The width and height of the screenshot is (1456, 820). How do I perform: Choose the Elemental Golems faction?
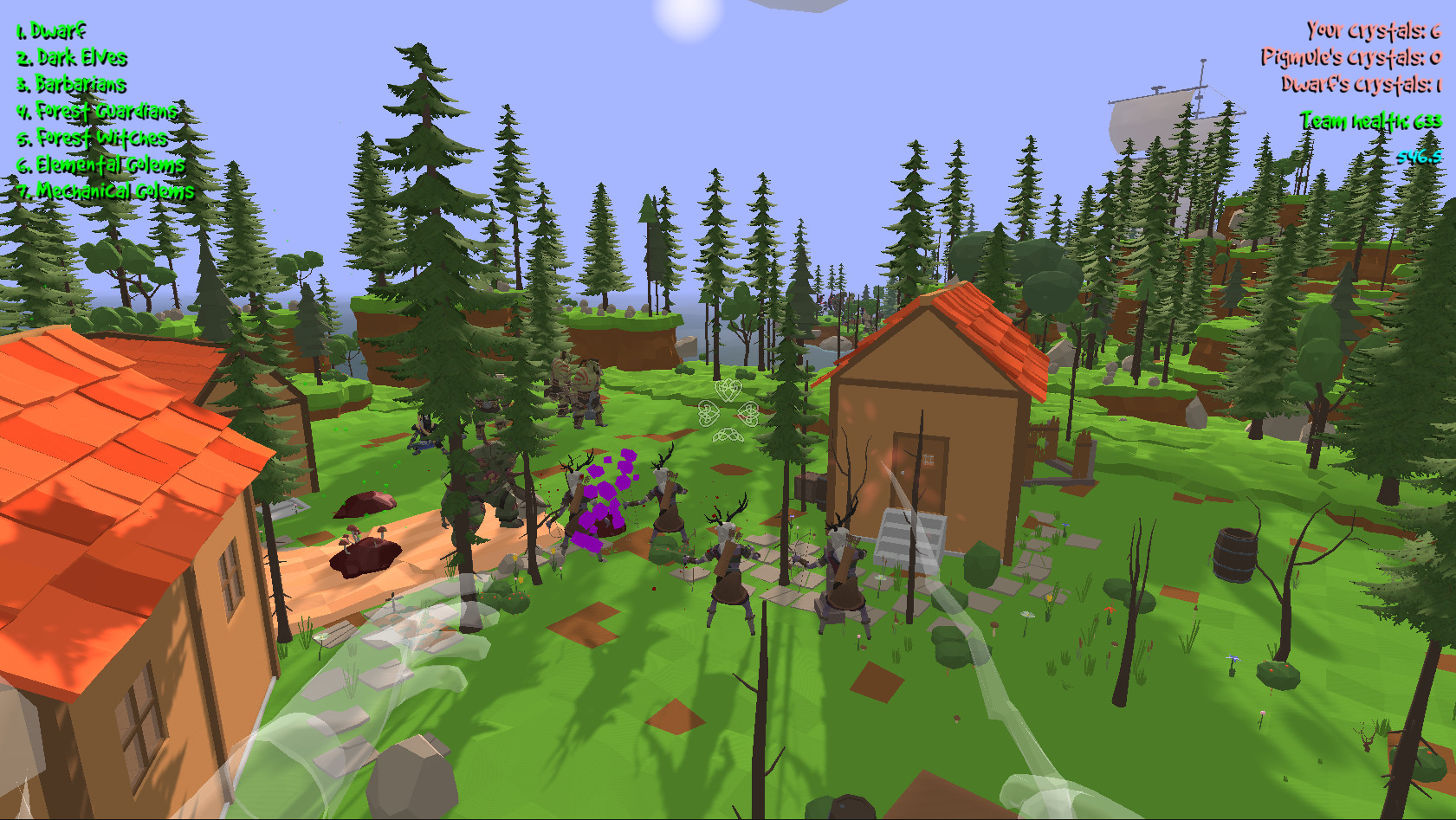[x=100, y=165]
